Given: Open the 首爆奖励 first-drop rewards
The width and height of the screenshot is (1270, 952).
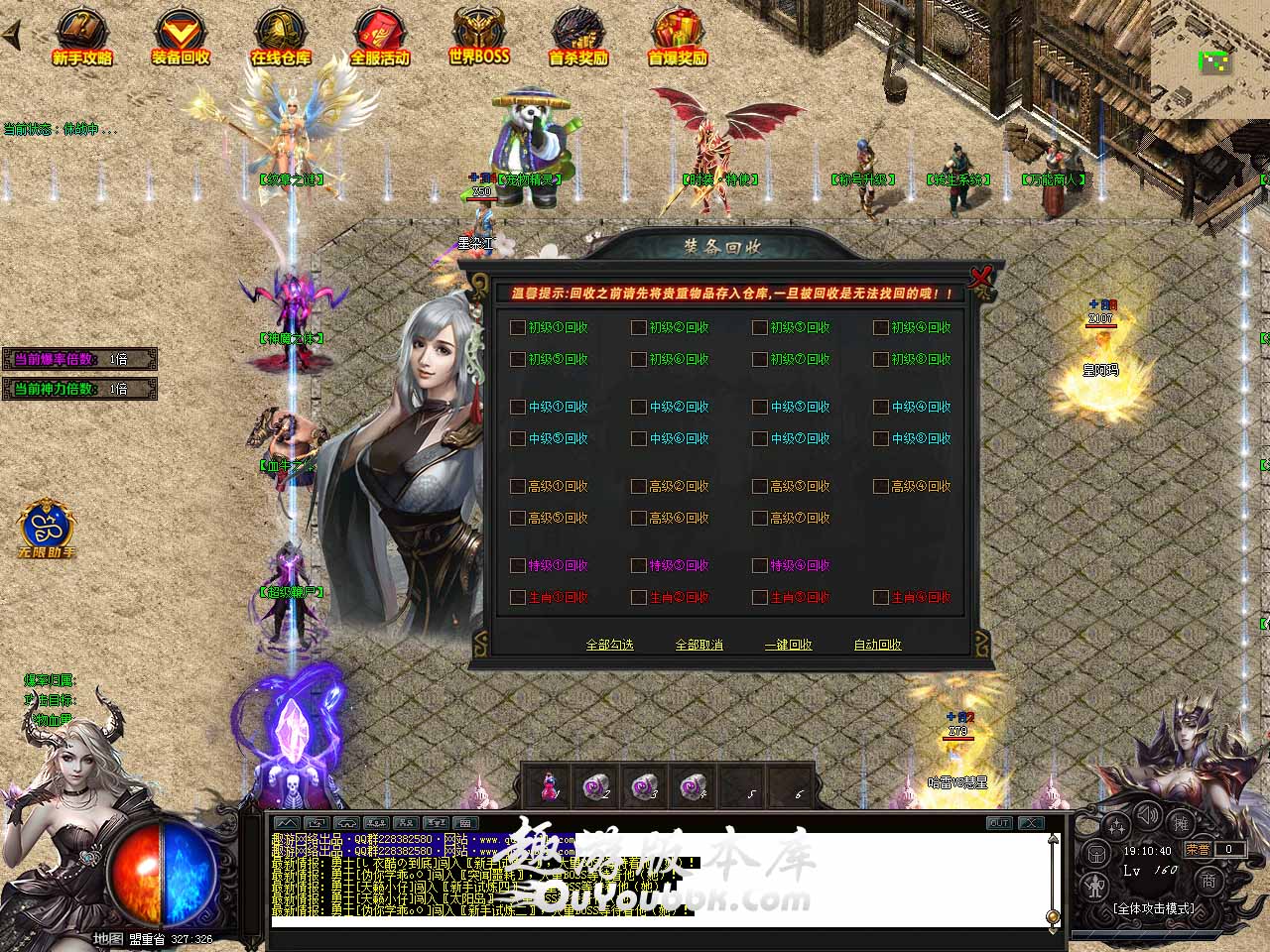Looking at the screenshot, I should pyautogui.click(x=678, y=38).
